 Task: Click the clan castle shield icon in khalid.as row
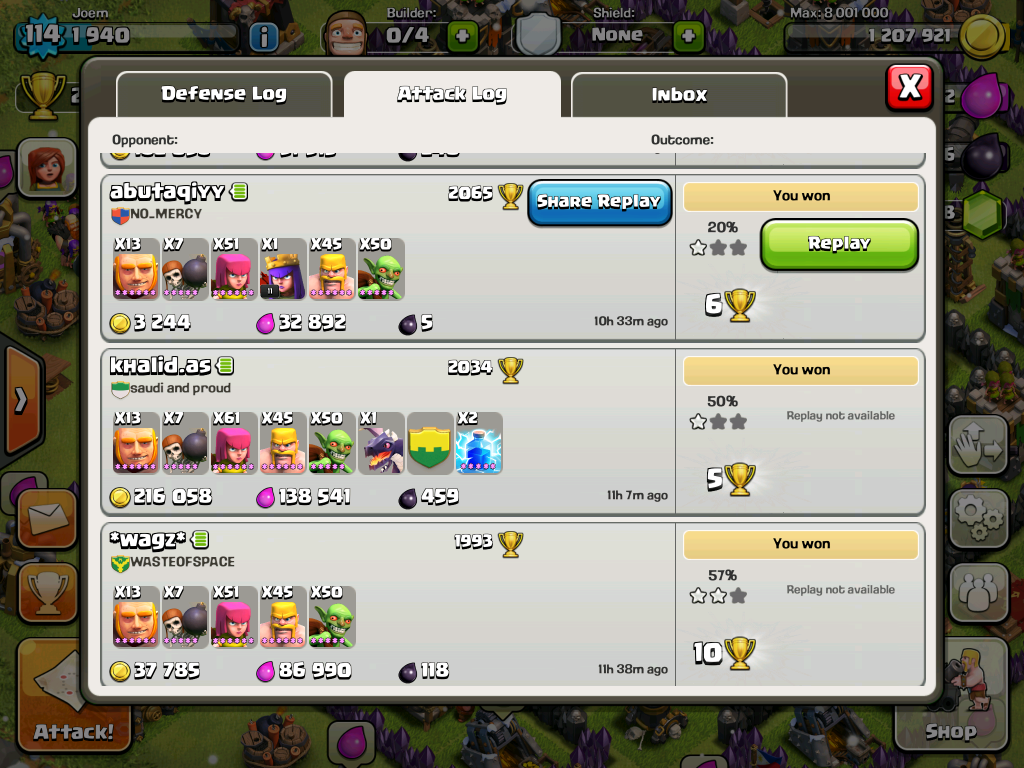430,443
